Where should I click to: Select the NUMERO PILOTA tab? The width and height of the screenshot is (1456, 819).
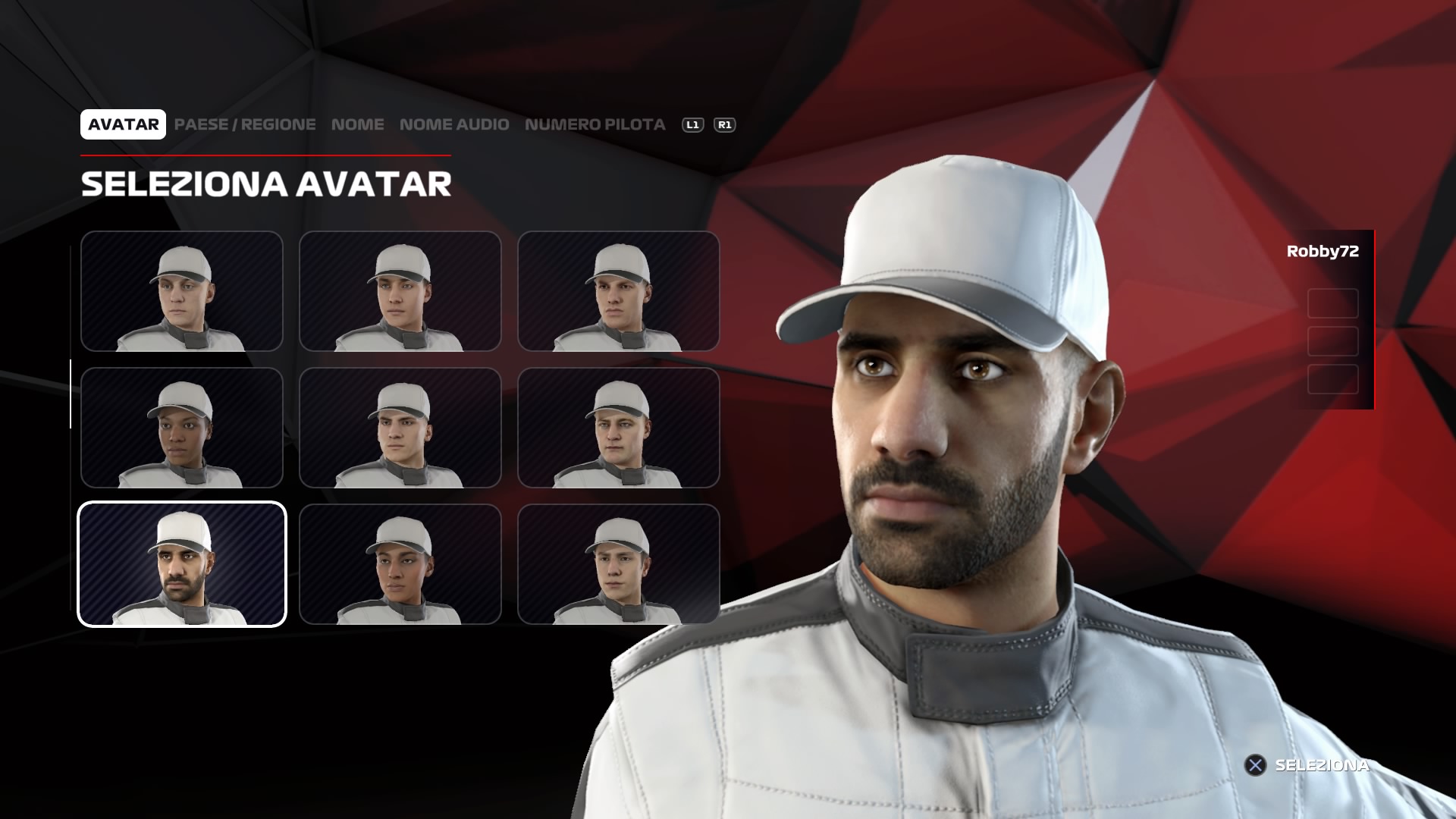595,124
